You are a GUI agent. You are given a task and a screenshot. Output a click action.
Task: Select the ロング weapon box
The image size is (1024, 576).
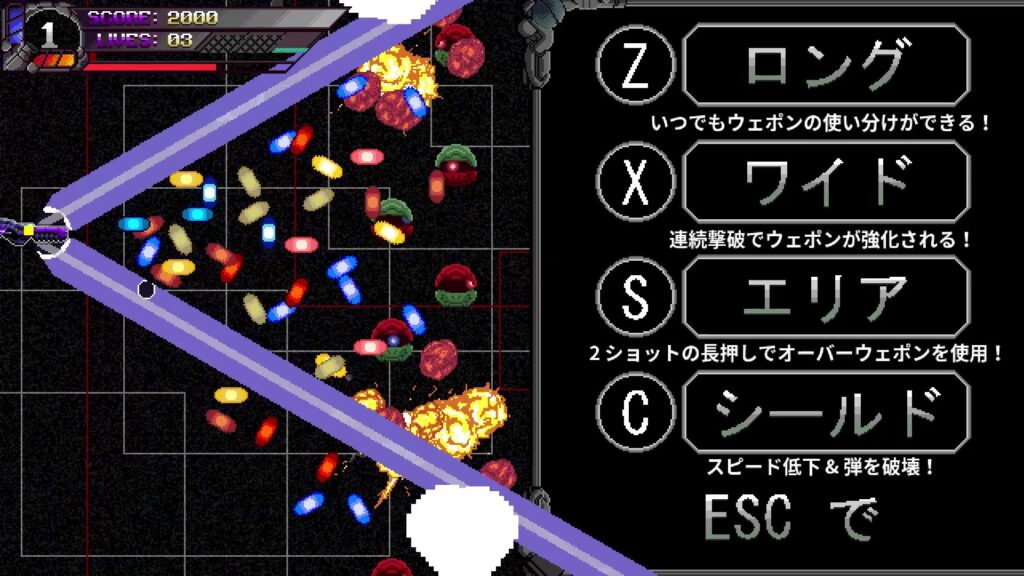tap(825, 66)
